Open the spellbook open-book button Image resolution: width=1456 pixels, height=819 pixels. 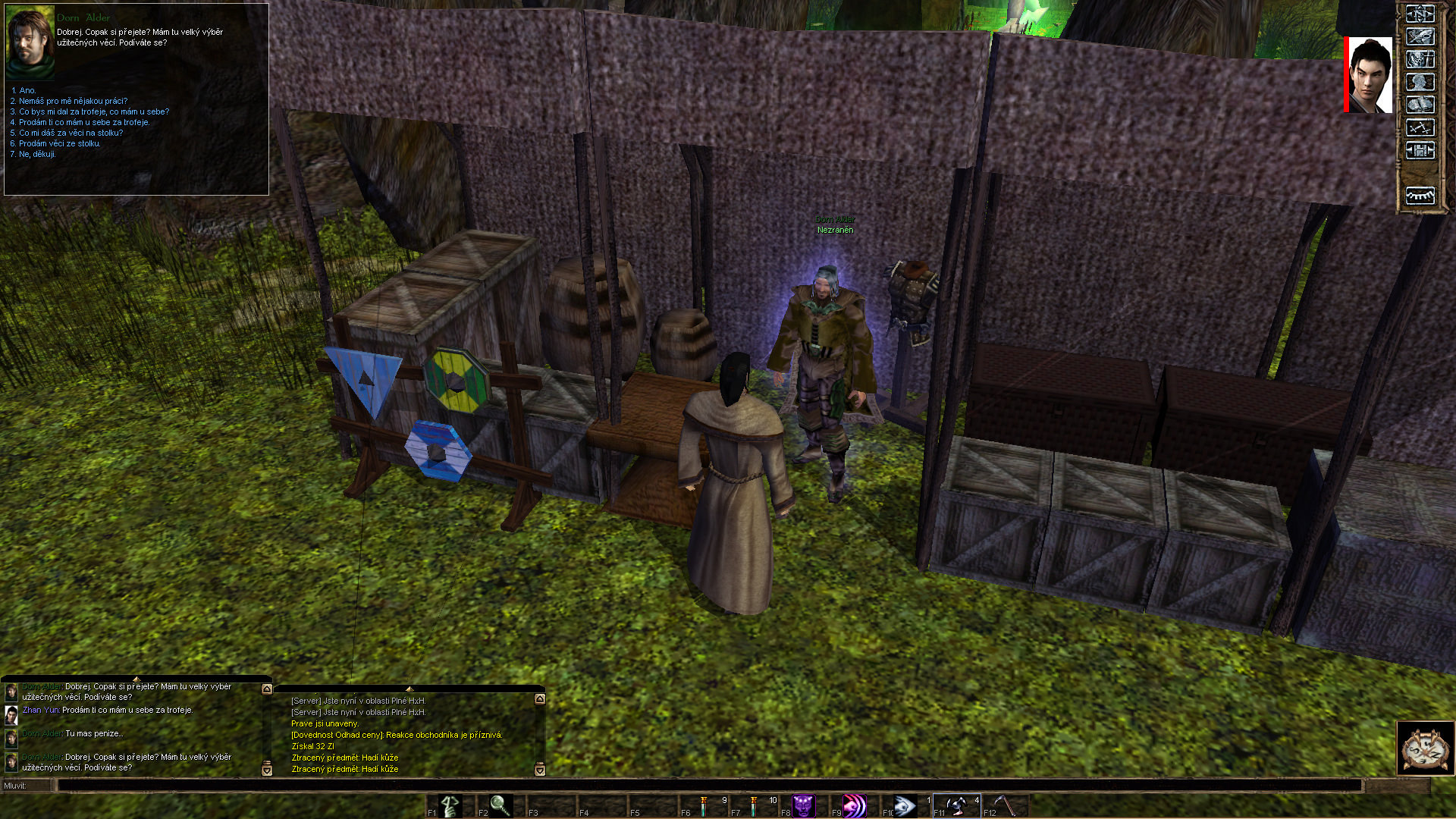1420,105
